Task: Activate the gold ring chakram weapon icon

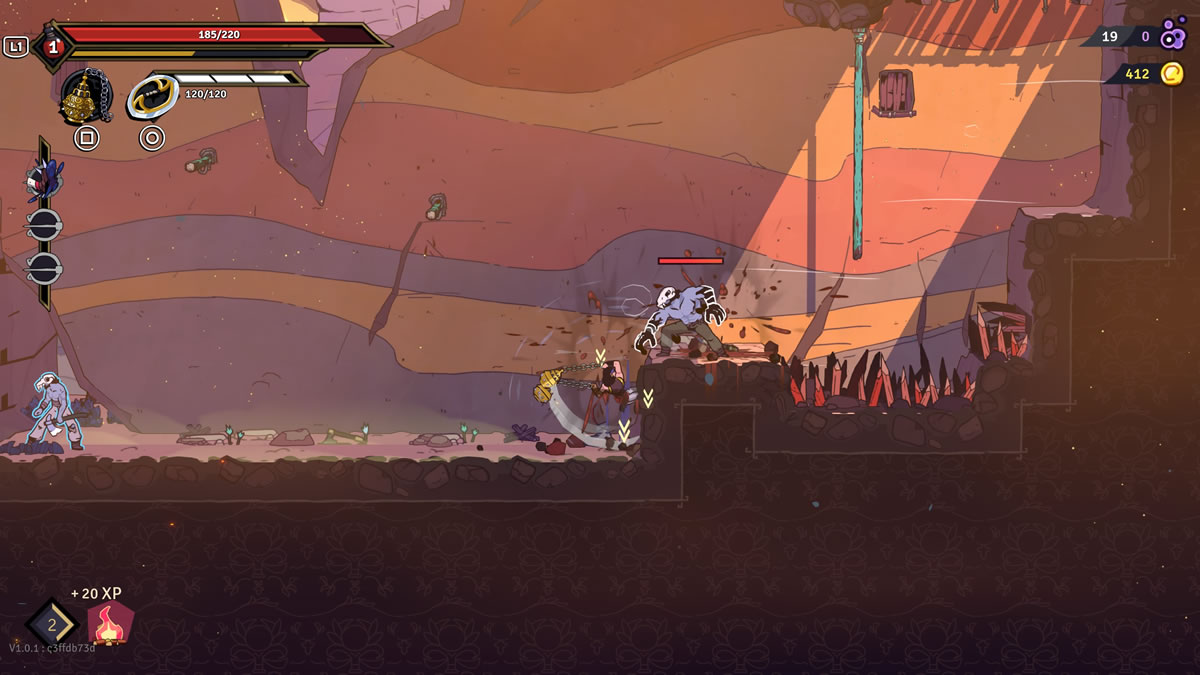Action: tap(151, 98)
